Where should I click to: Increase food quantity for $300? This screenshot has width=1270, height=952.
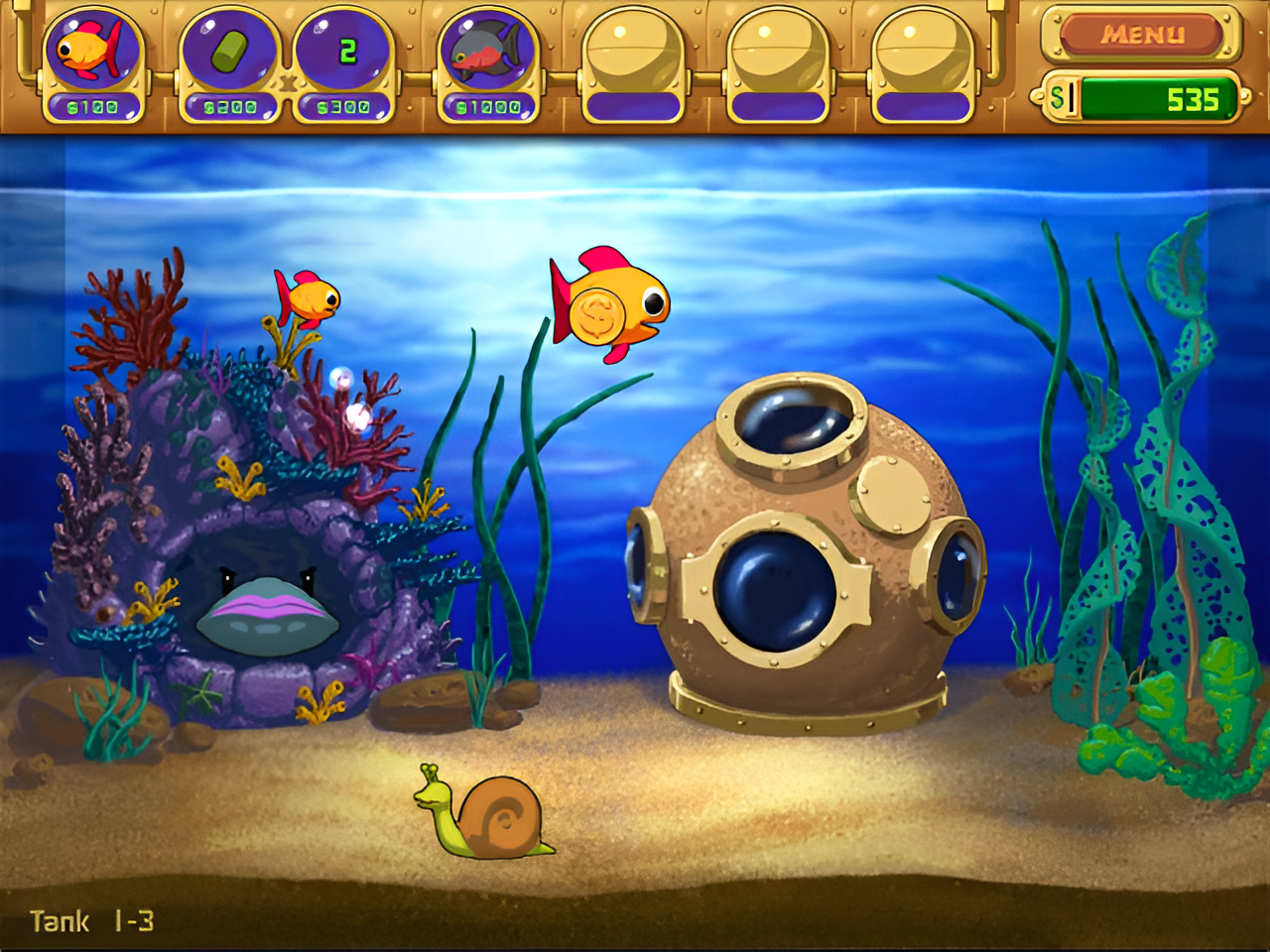pos(343,58)
